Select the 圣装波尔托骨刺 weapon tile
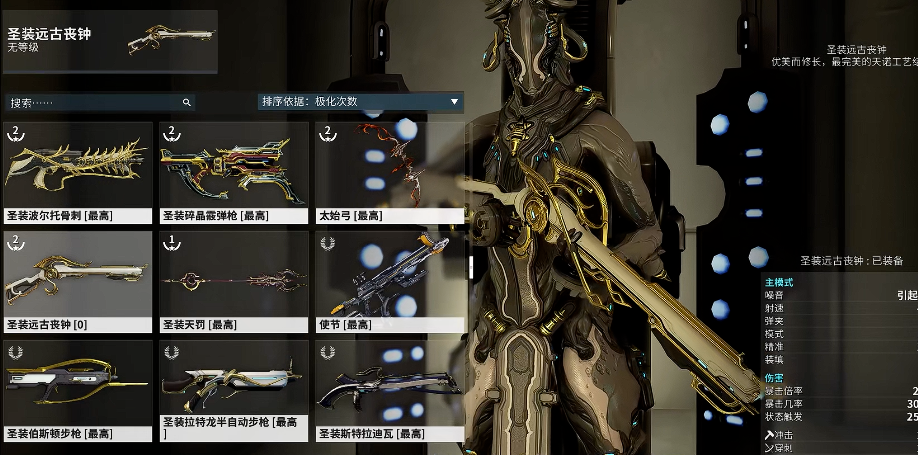Image resolution: width=918 pixels, height=455 pixels. (78, 171)
